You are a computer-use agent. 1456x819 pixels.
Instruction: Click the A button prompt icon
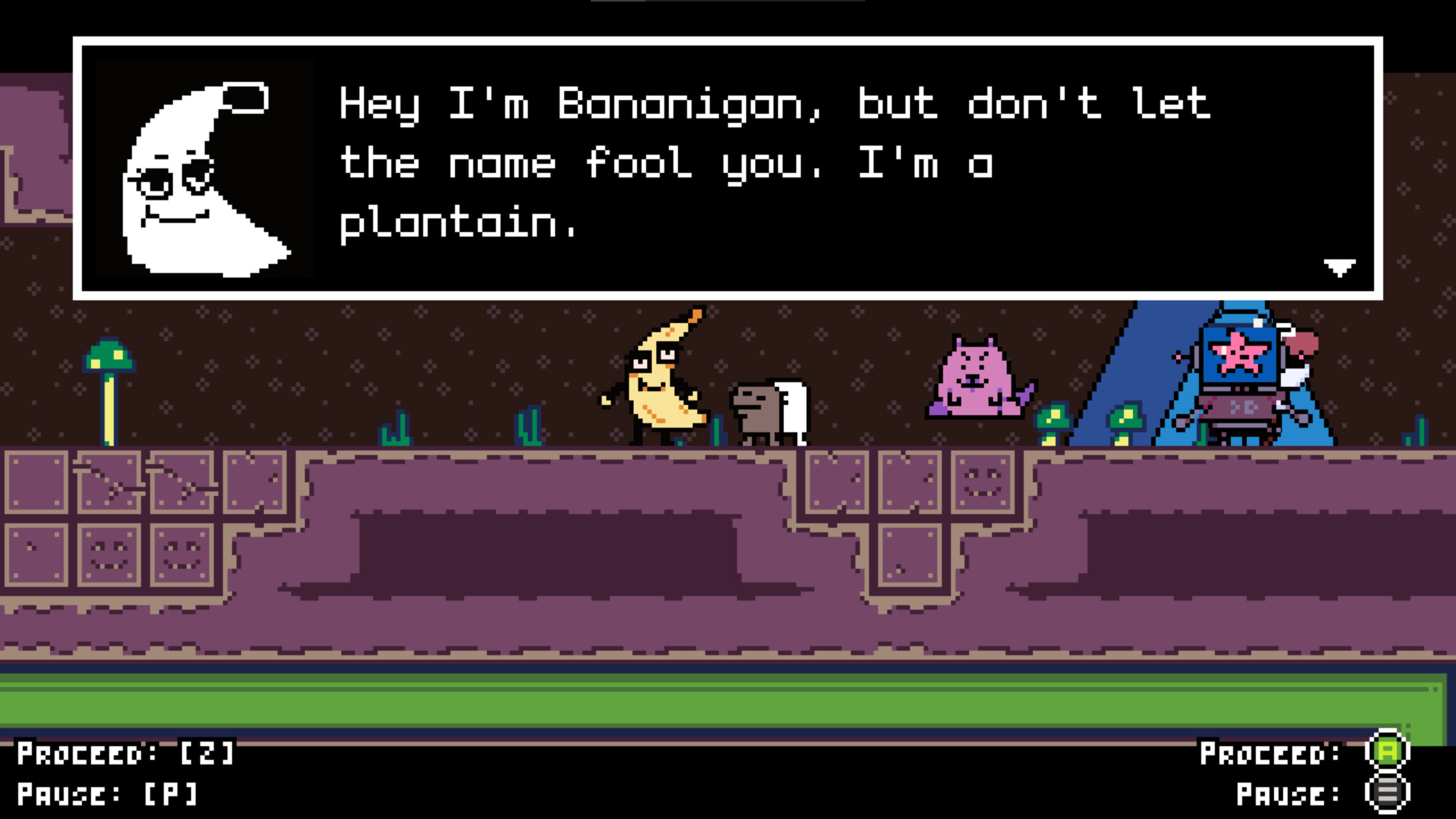tap(1386, 751)
